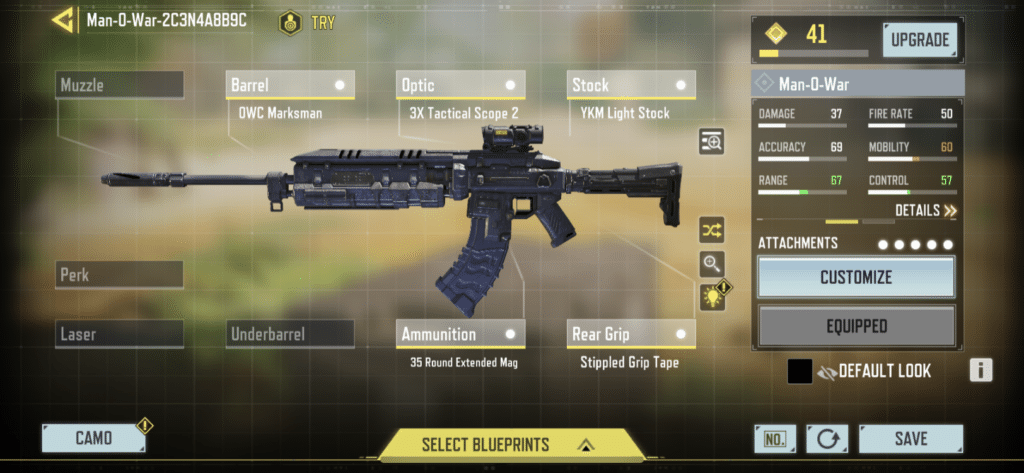Toggle the Default Look option
The image size is (1024, 473).
[800, 371]
